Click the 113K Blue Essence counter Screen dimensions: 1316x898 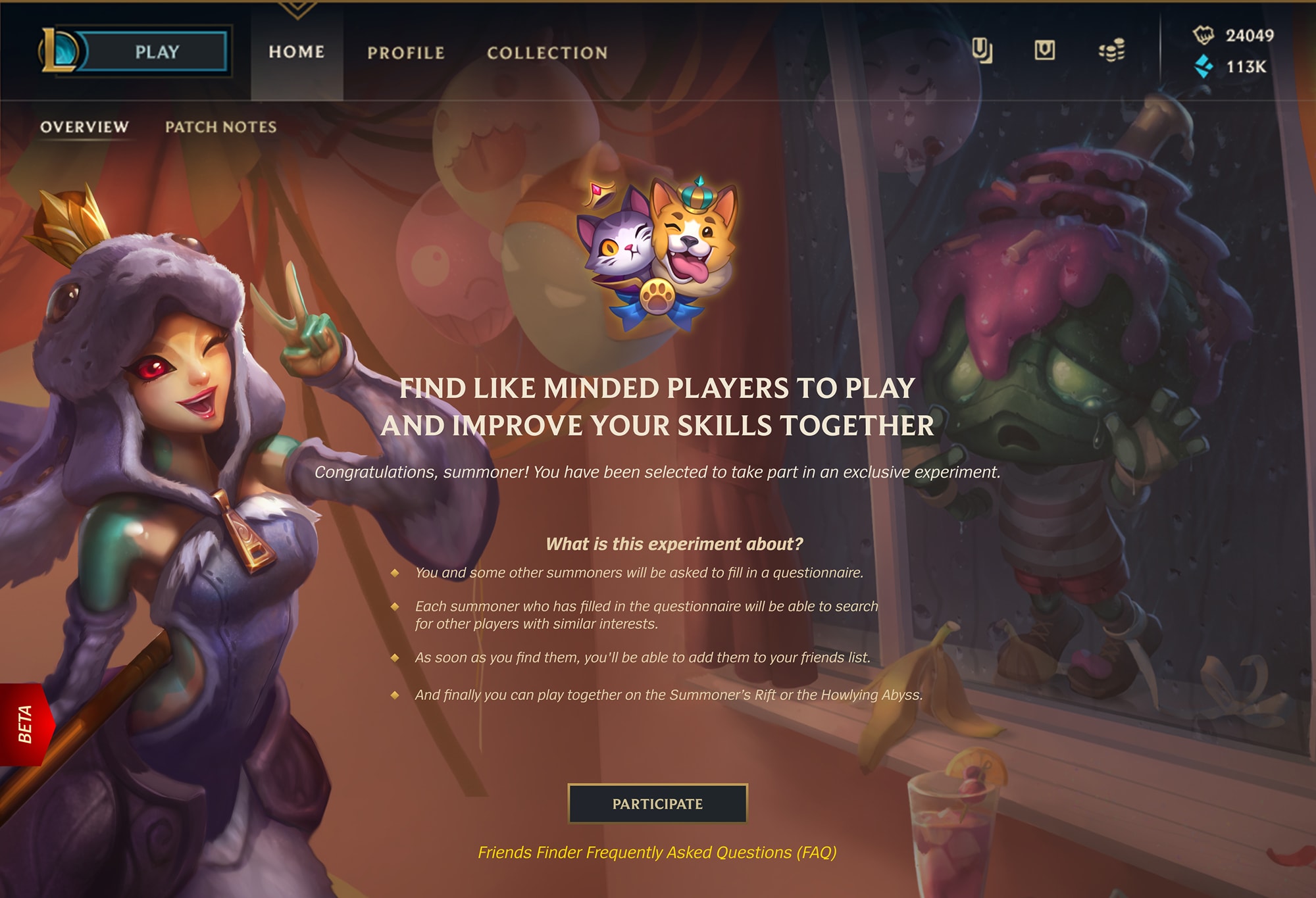[x=1246, y=66]
